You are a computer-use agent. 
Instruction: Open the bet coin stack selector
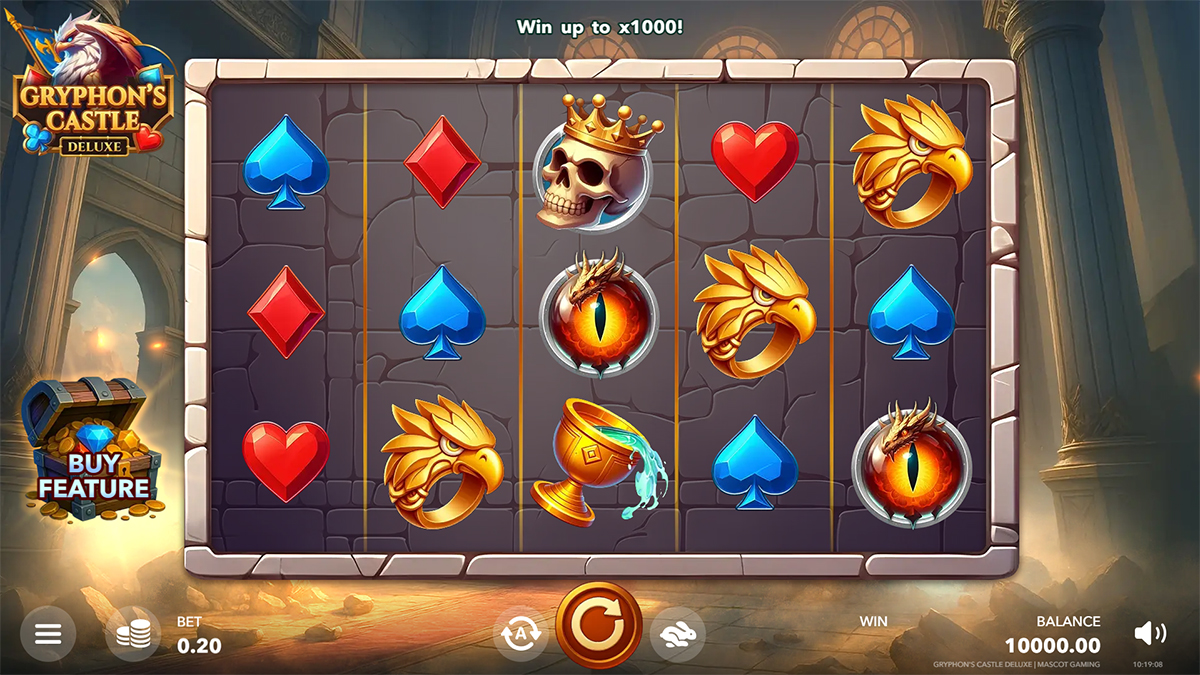click(x=133, y=634)
